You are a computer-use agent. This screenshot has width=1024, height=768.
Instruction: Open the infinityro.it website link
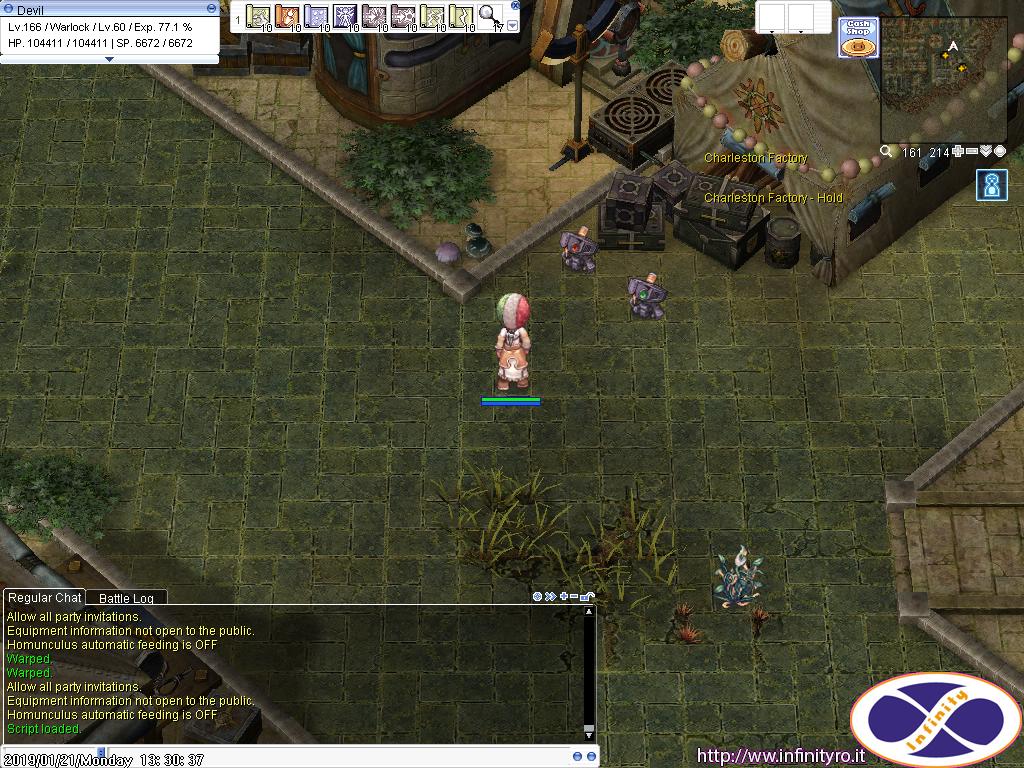(x=780, y=756)
